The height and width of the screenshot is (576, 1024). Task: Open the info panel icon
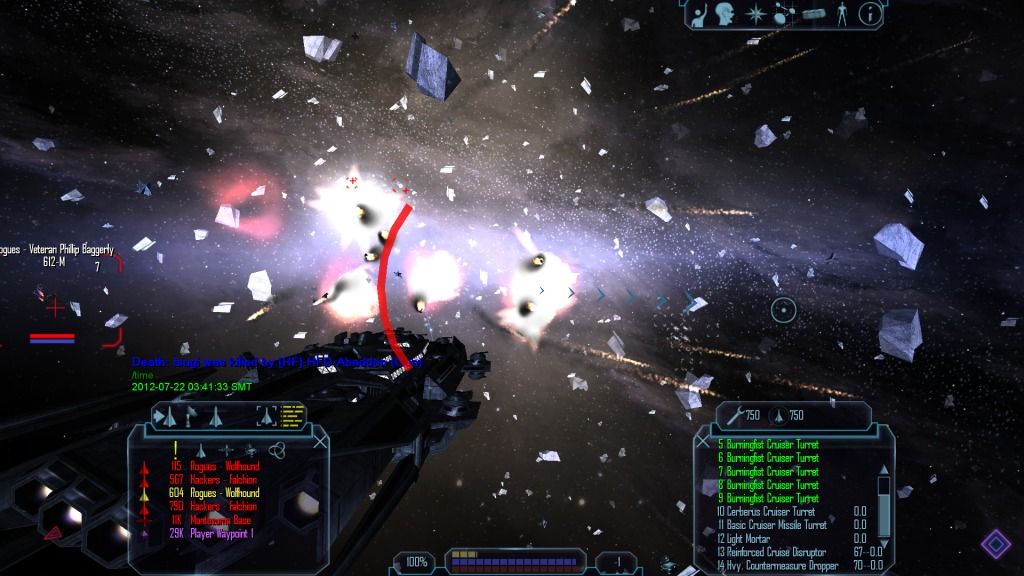point(871,14)
